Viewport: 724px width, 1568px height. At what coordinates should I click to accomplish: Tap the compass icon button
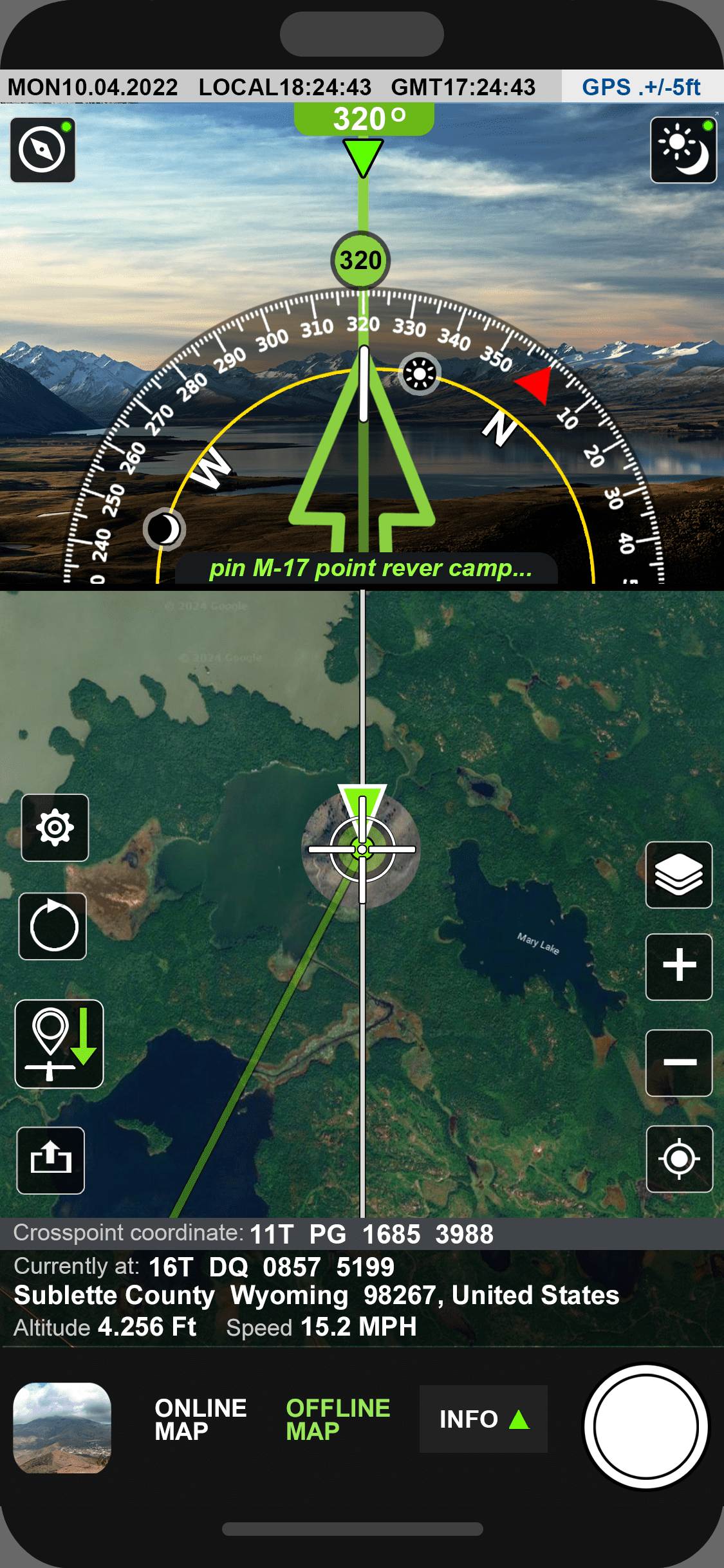click(x=42, y=150)
